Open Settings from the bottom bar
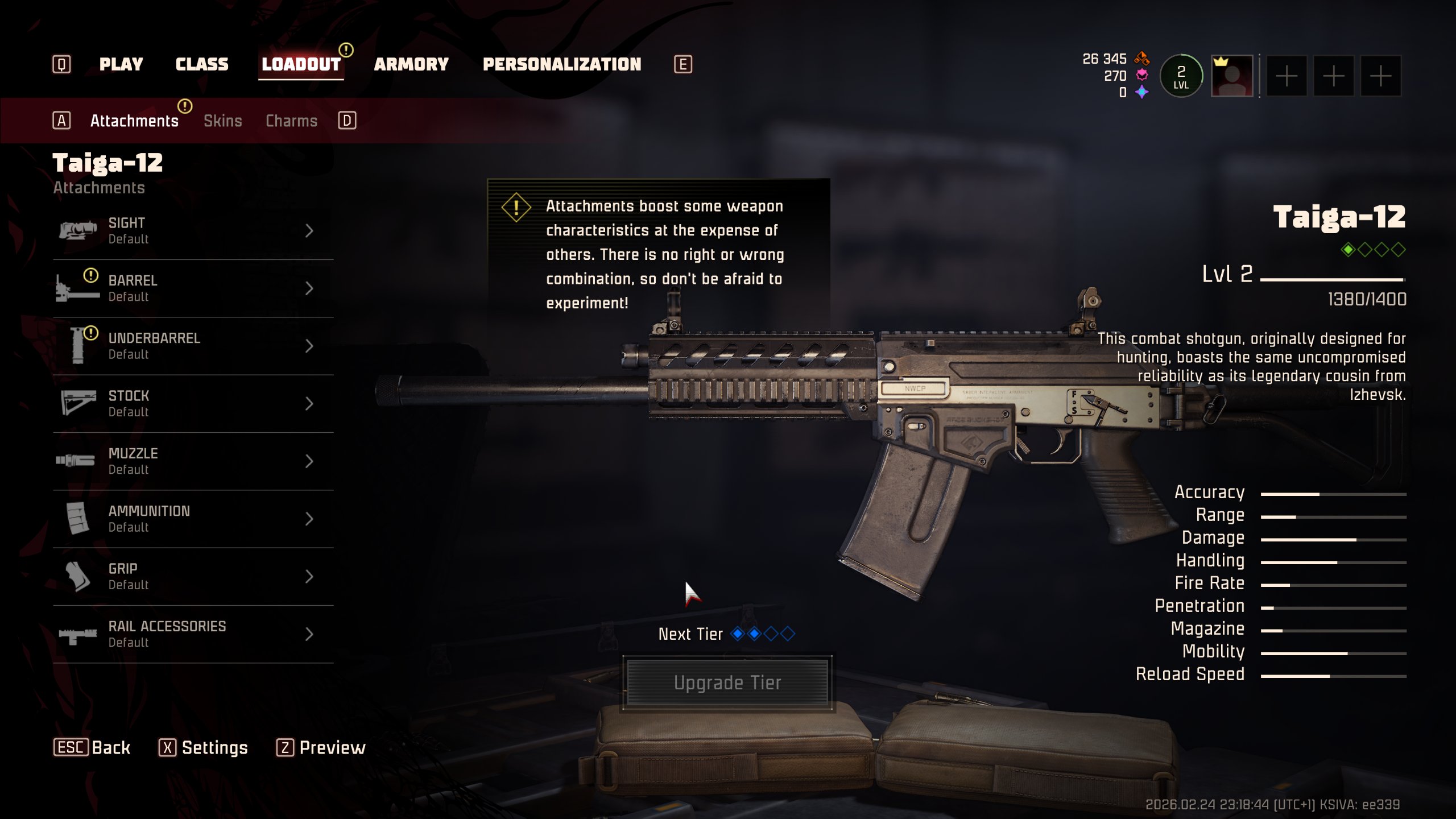The height and width of the screenshot is (819, 1456). tap(204, 747)
